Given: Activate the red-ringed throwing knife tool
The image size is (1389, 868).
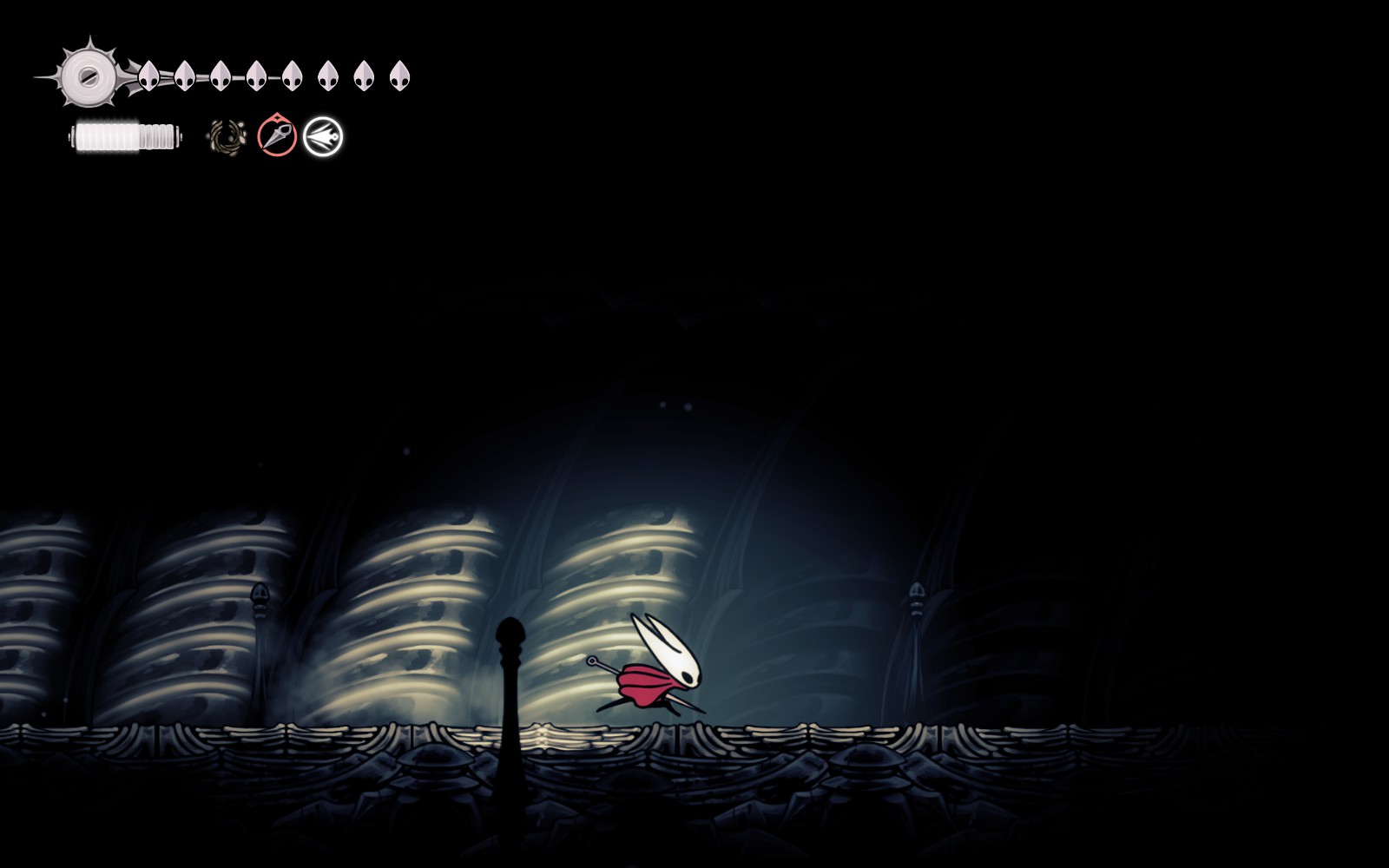Looking at the screenshot, I should click(x=277, y=137).
